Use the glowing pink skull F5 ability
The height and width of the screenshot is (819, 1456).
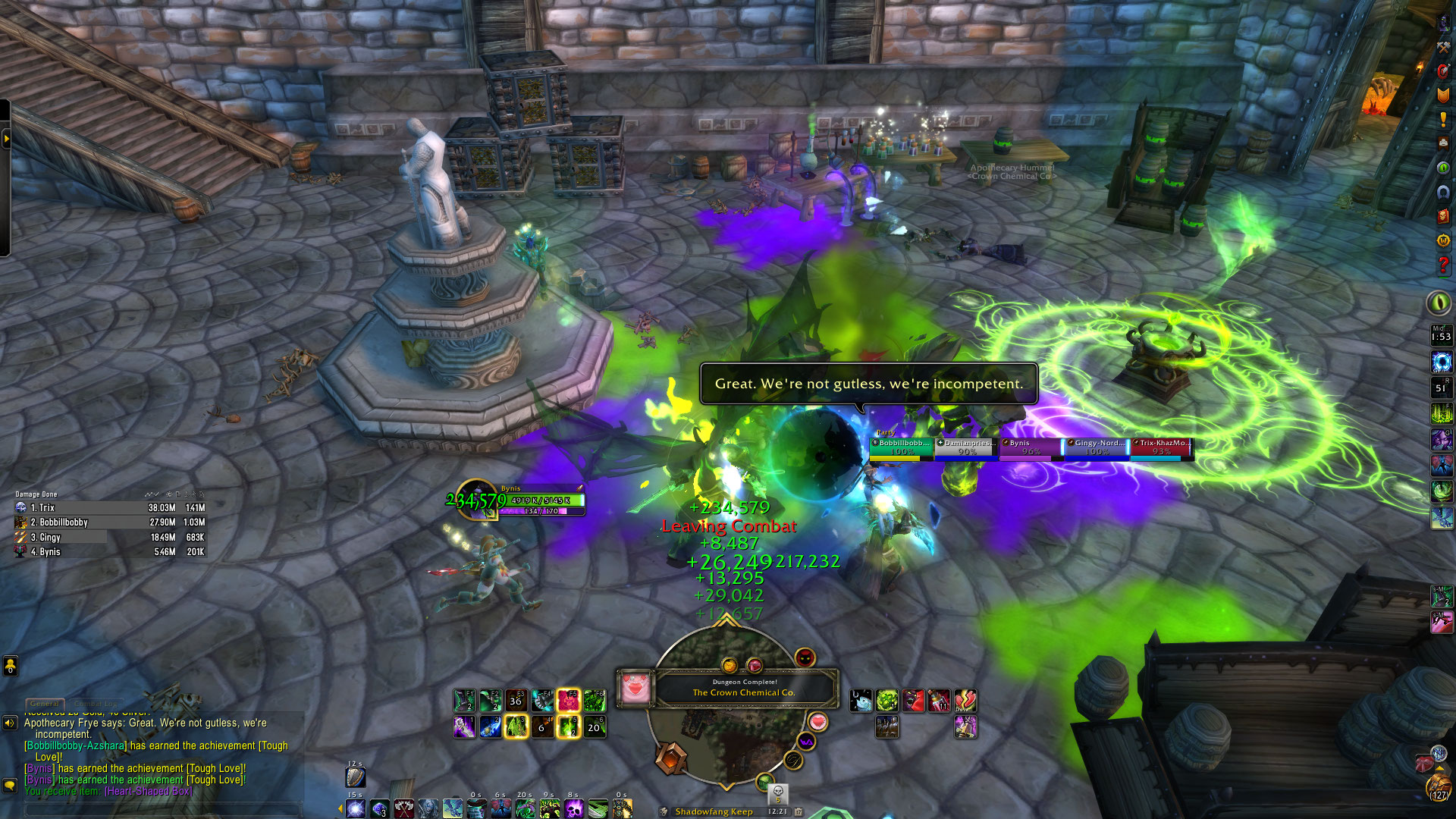(568, 701)
